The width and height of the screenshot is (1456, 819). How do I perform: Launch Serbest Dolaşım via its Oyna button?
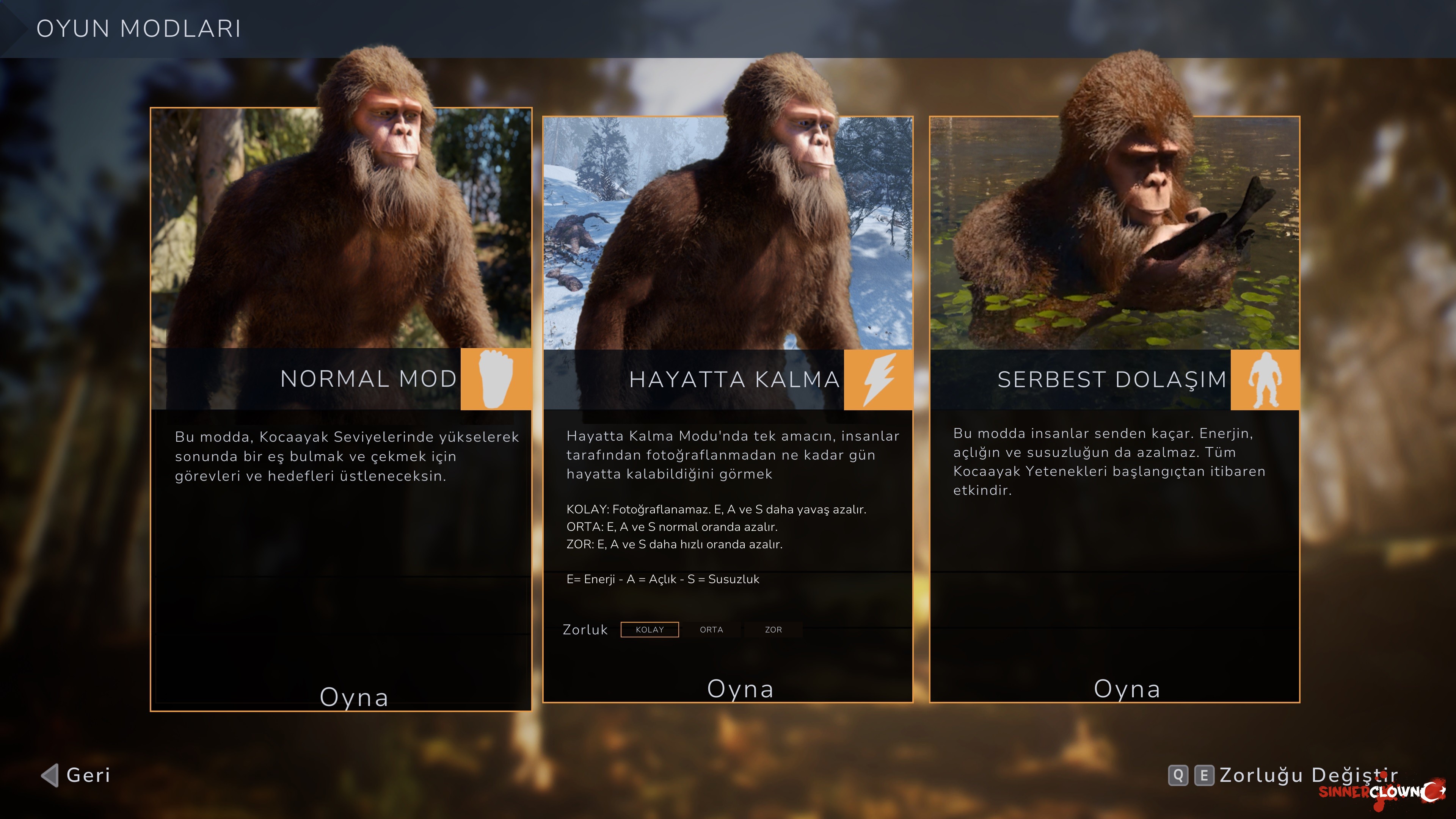[1127, 689]
